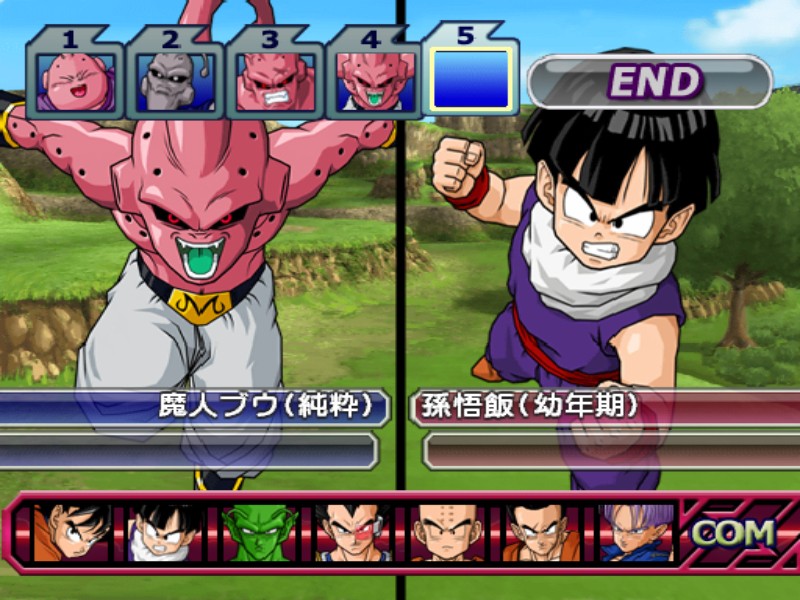Choose team slot 1 with Fat Buu
Image resolution: width=800 pixels, height=600 pixels.
[74, 82]
